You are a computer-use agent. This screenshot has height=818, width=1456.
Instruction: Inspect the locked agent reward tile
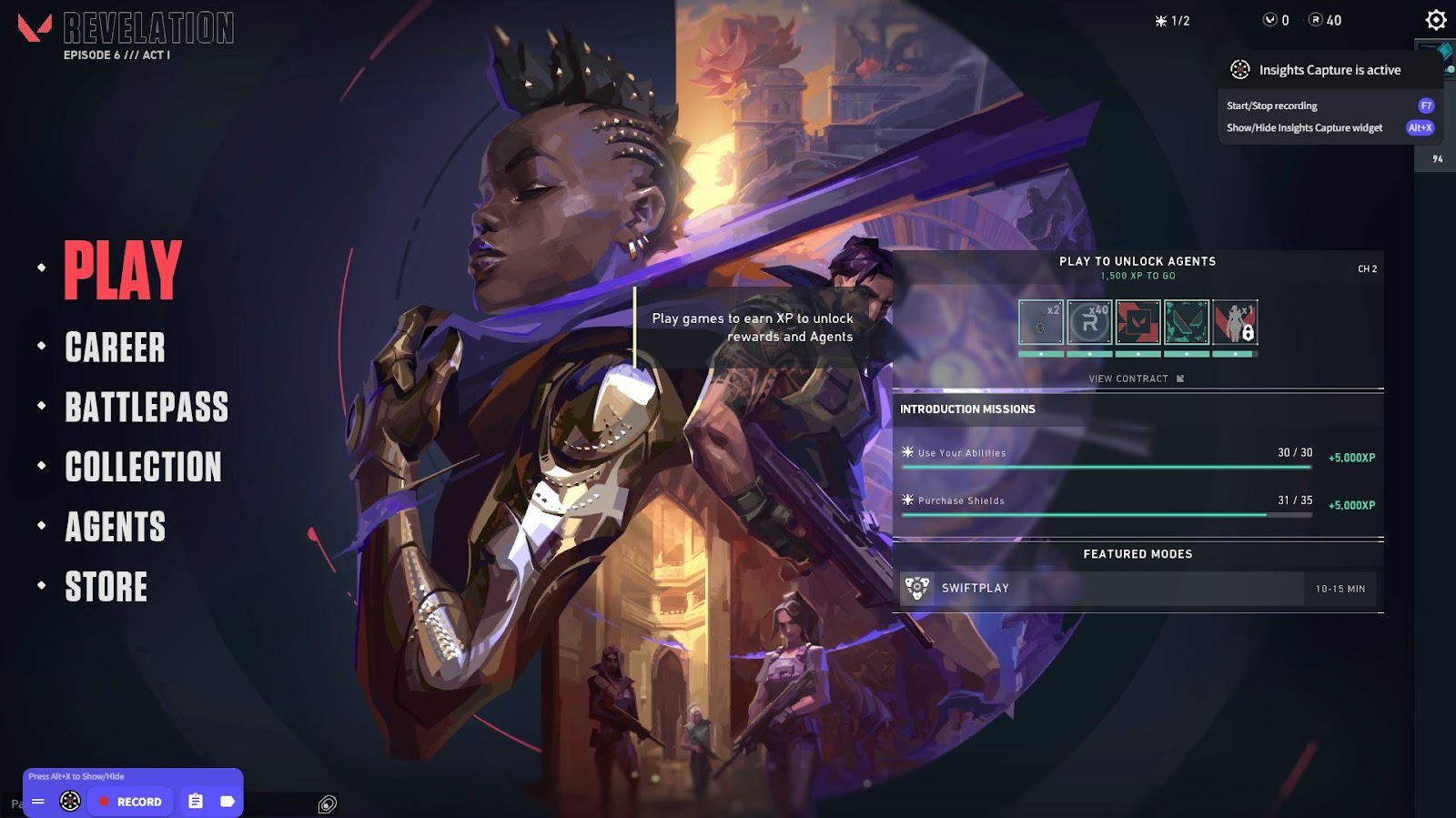click(1235, 322)
